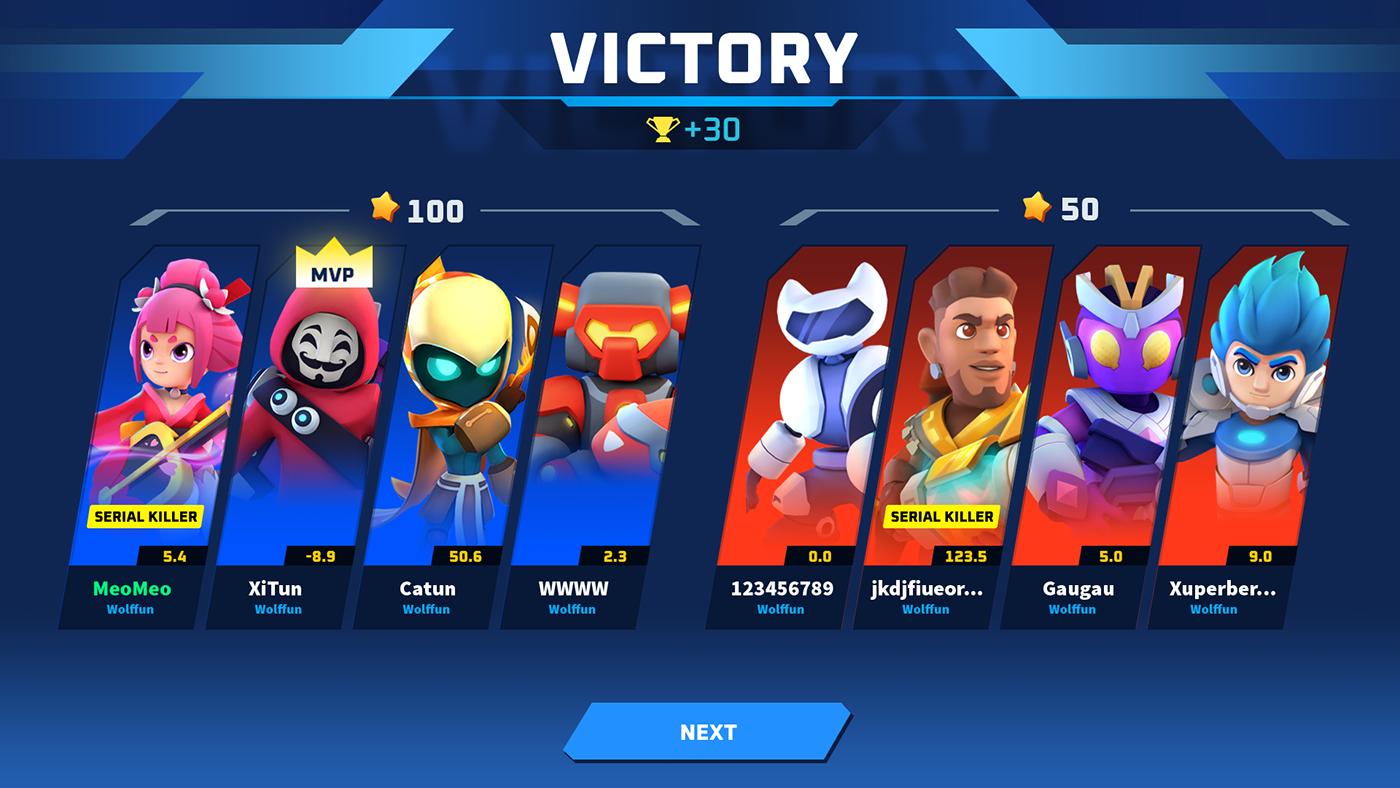Viewport: 1400px width, 788px height.
Task: Click the NEXT button
Action: pos(707,732)
